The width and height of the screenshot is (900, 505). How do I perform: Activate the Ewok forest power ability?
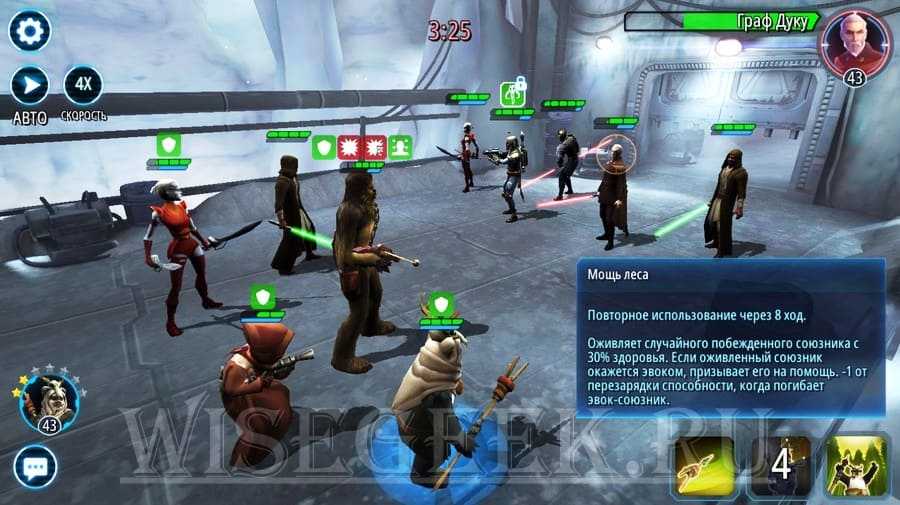pyautogui.click(x=856, y=467)
